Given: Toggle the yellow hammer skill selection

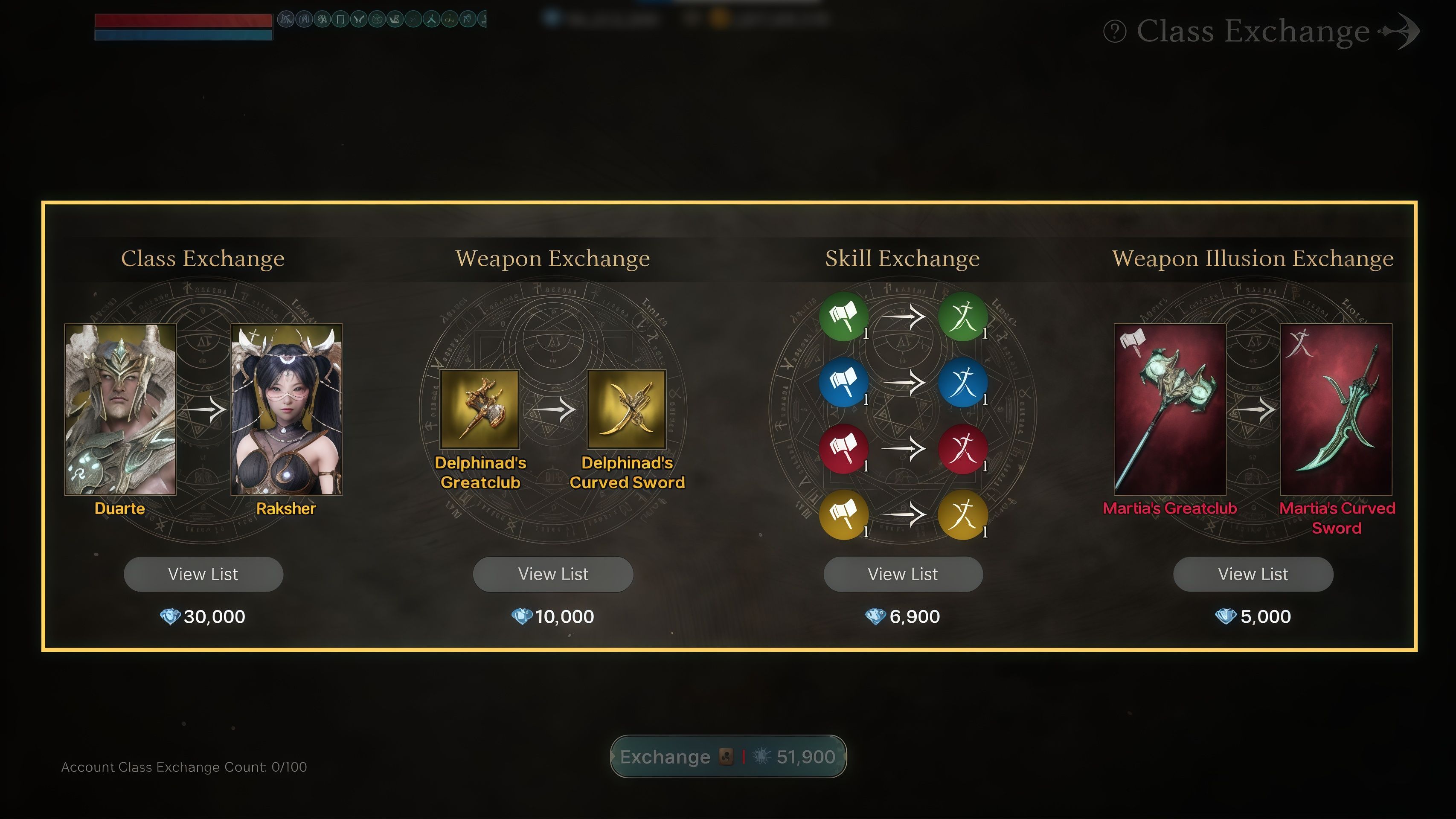Looking at the screenshot, I should [x=844, y=515].
